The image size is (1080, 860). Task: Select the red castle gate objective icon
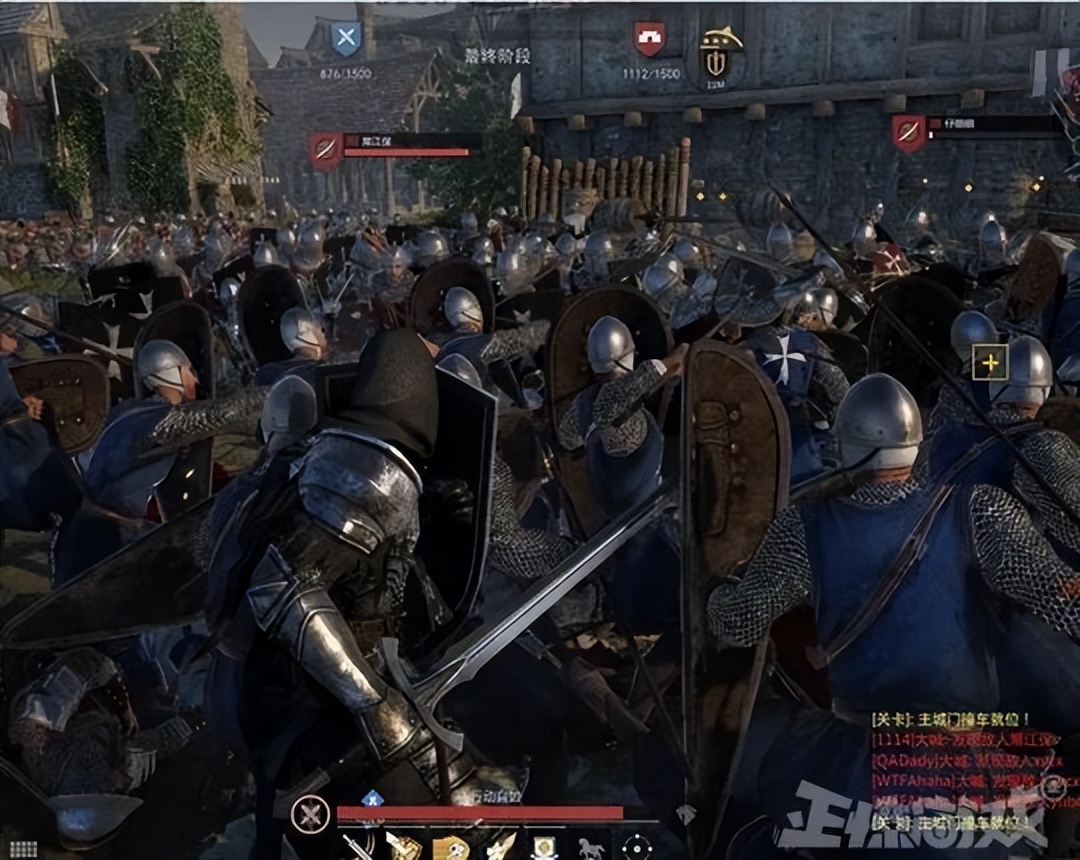650,39
